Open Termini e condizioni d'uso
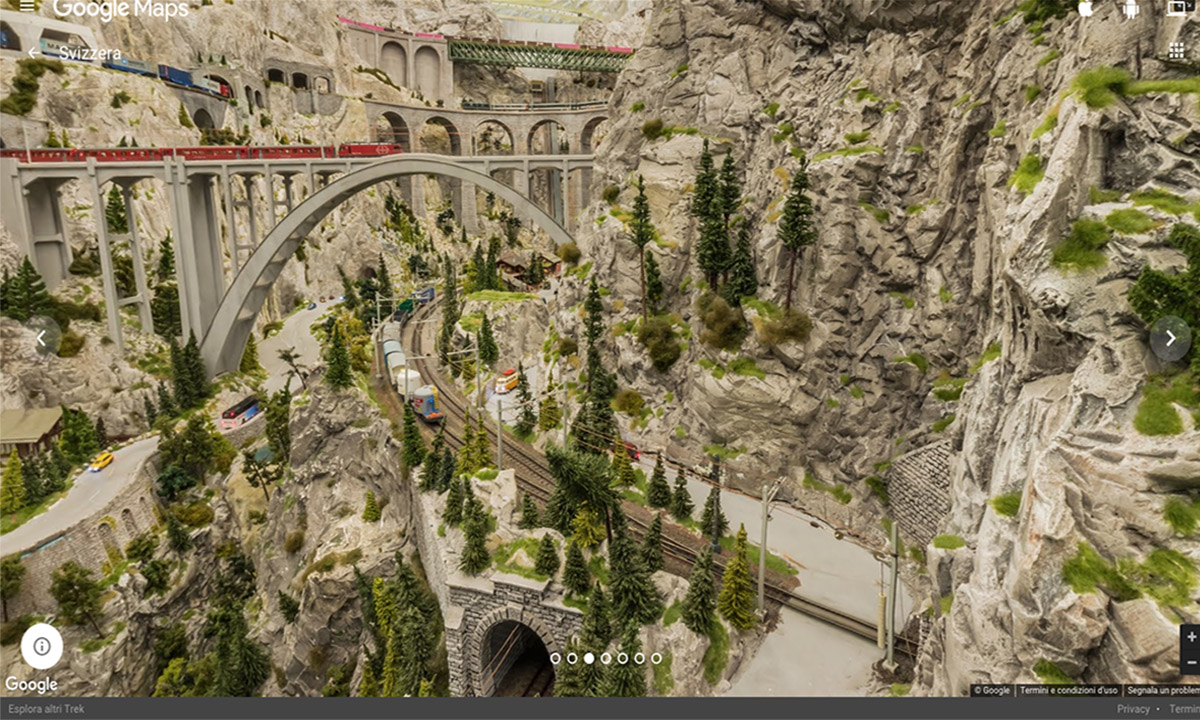Viewport: 1200px width, 720px height. pyautogui.click(x=1069, y=690)
